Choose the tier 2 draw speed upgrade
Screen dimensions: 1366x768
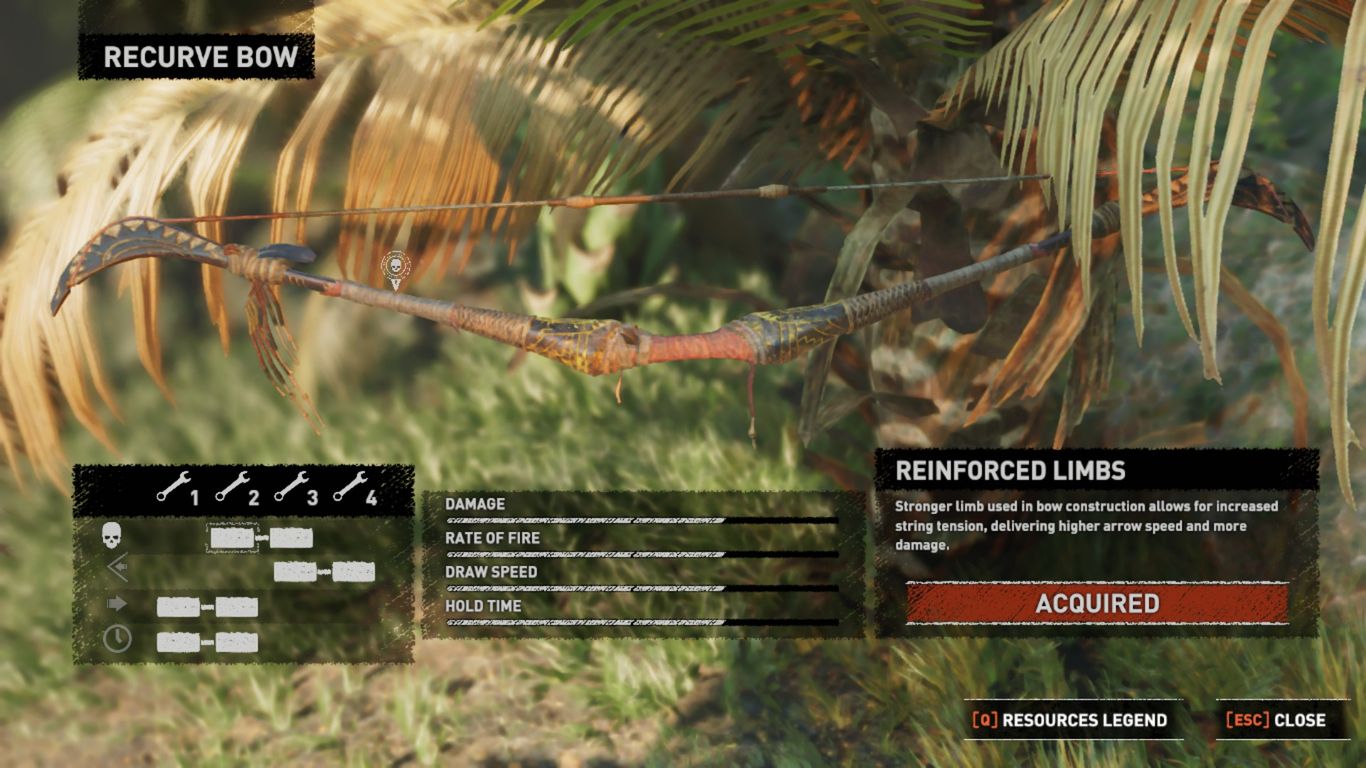click(x=237, y=607)
